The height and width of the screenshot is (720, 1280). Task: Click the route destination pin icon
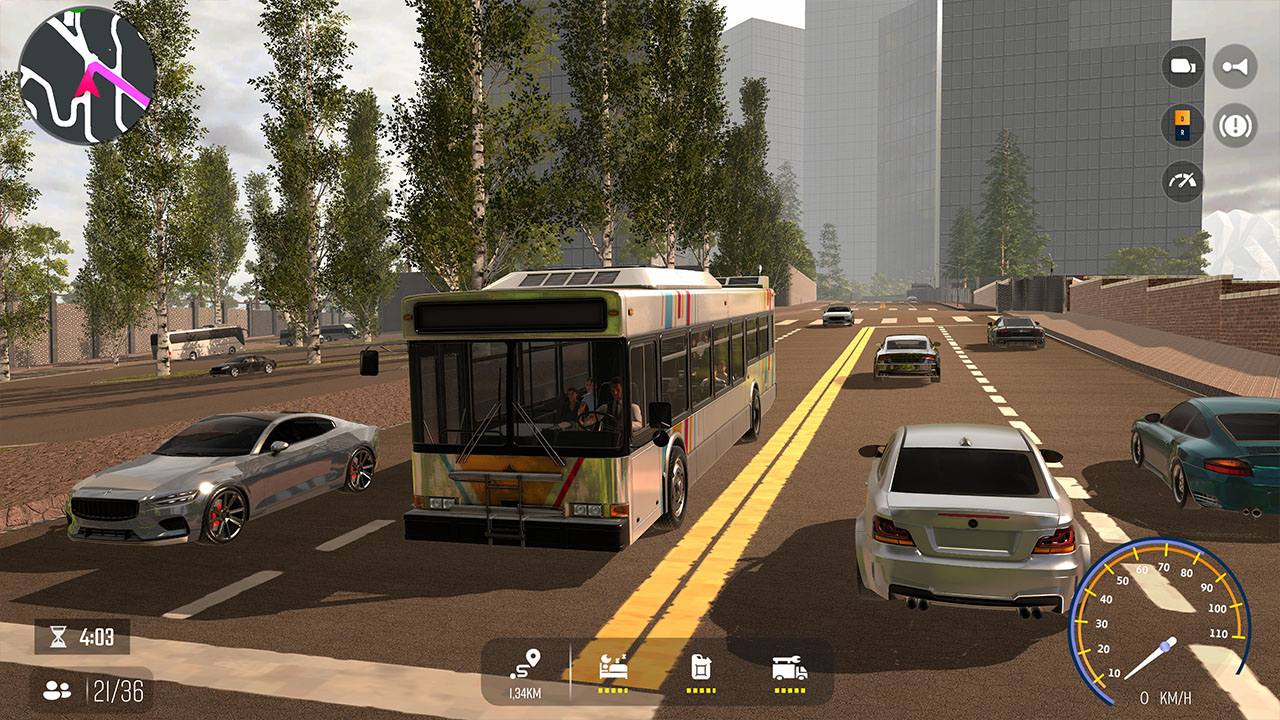(526, 663)
